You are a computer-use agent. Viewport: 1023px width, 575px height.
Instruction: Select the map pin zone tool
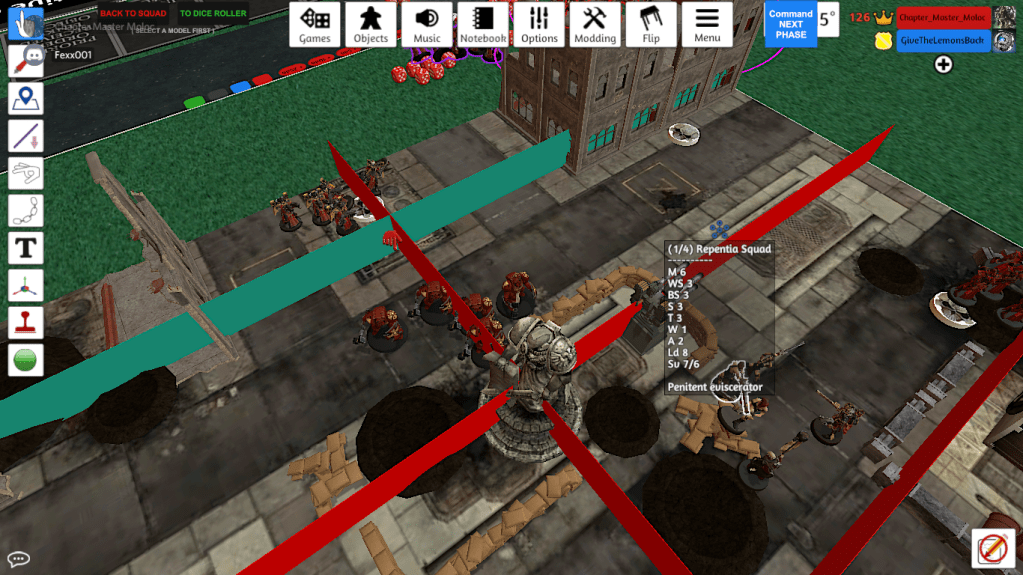(25, 99)
